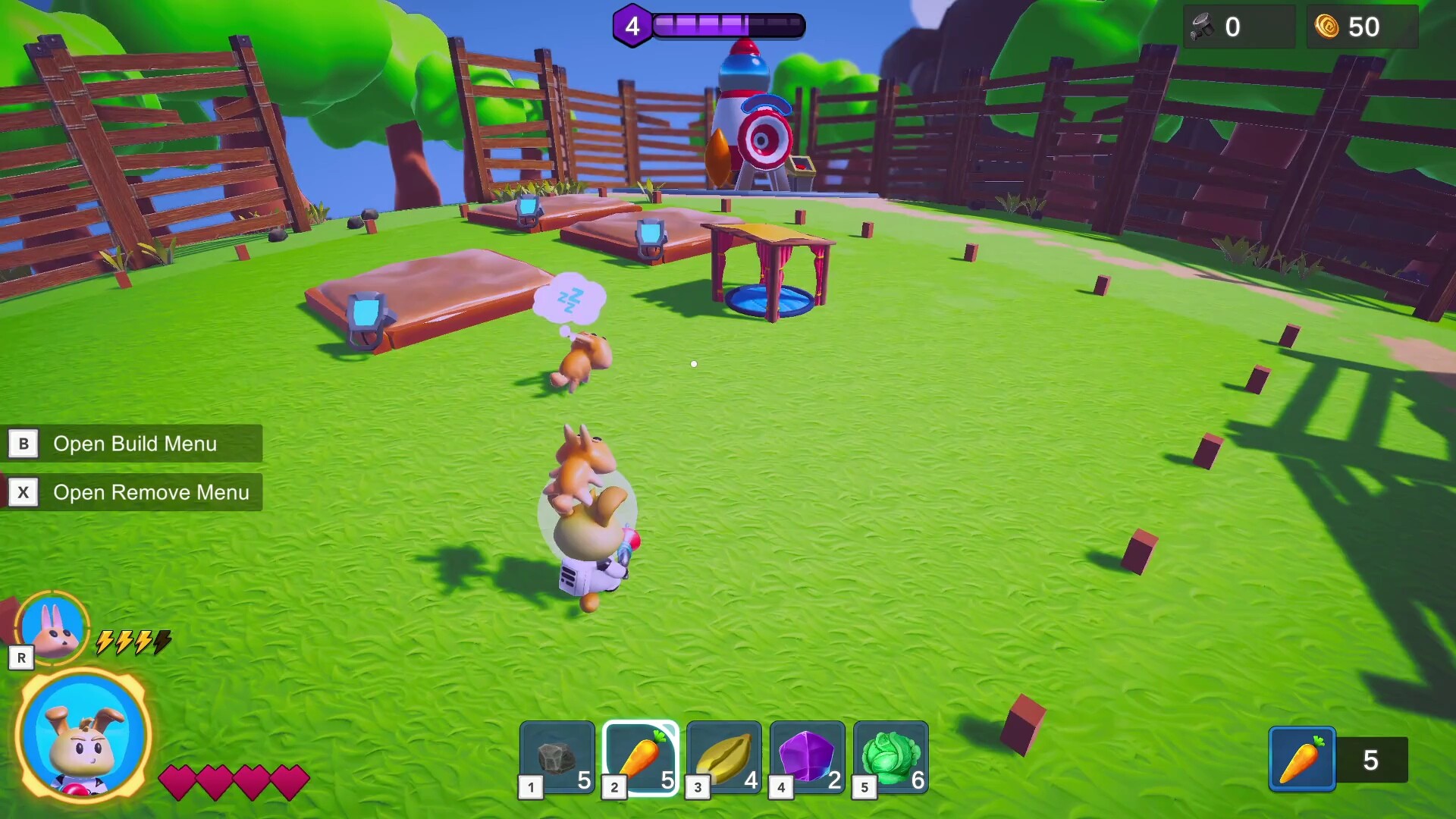The image size is (1456, 819).
Task: Click the R key prompt below companion portrait
Action: pos(21,657)
